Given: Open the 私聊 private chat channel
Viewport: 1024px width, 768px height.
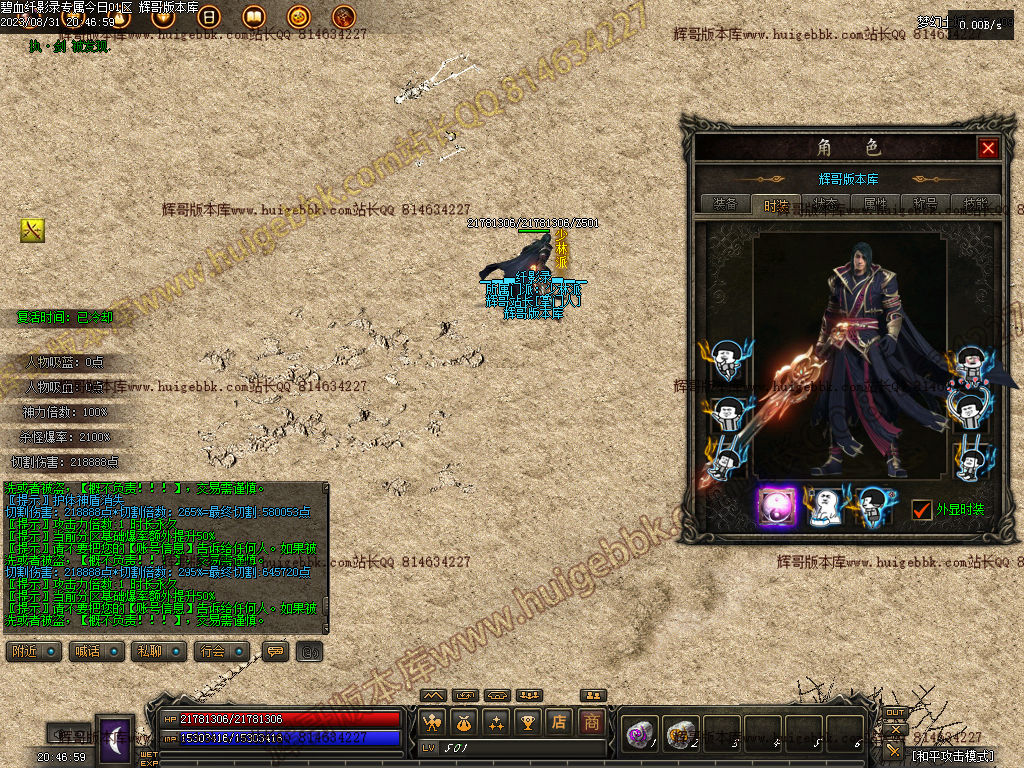Looking at the screenshot, I should click(x=159, y=651).
